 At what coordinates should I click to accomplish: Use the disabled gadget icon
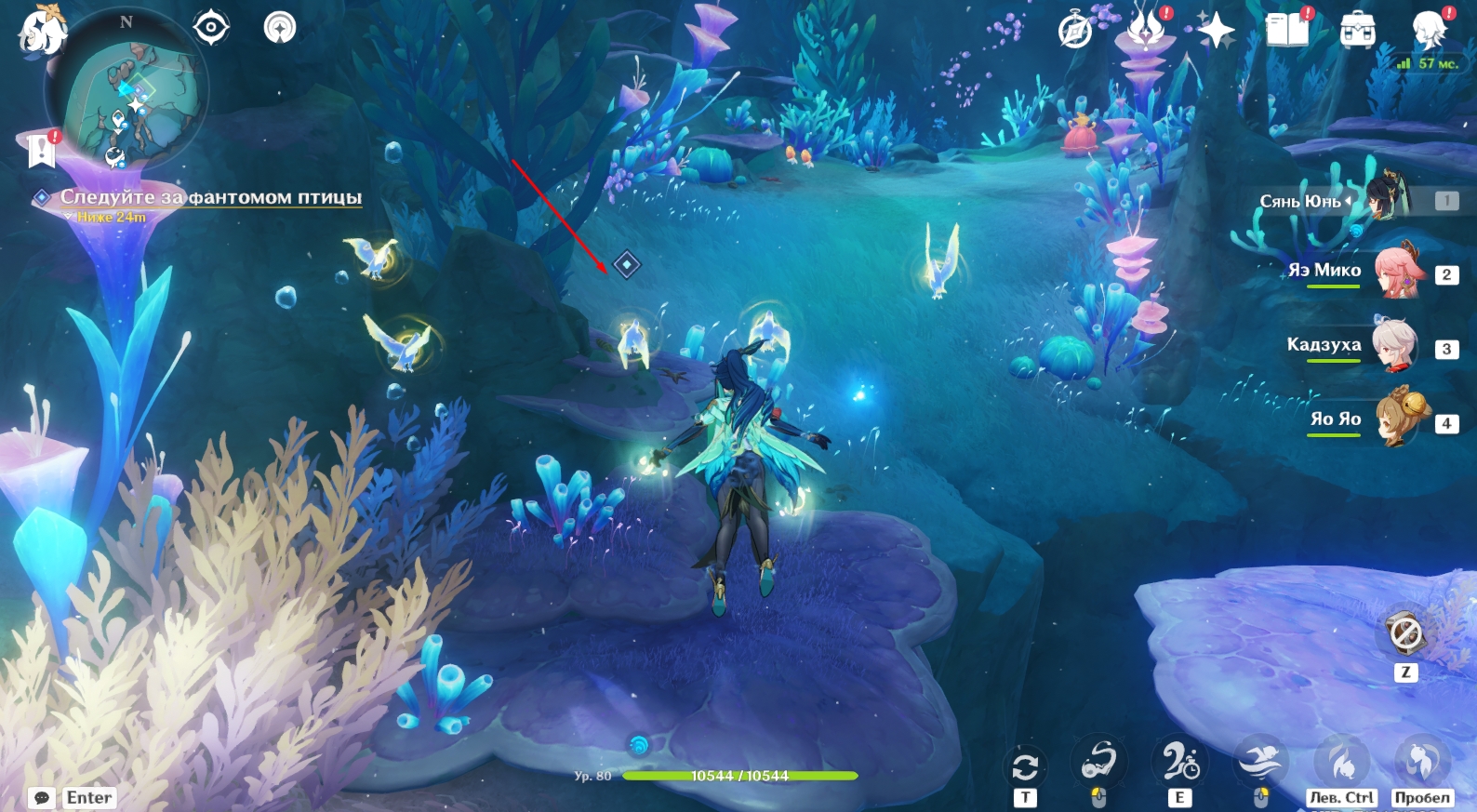(1404, 635)
